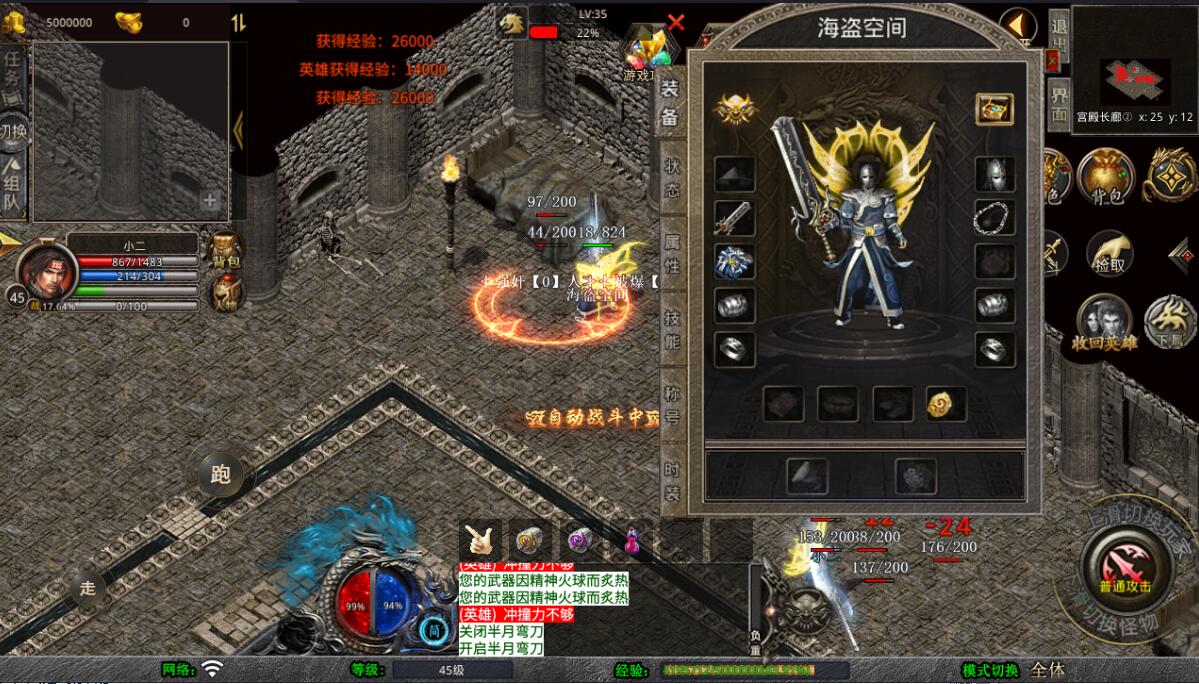Select the equipped necklace slot
This screenshot has width=1199, height=684.
(995, 217)
